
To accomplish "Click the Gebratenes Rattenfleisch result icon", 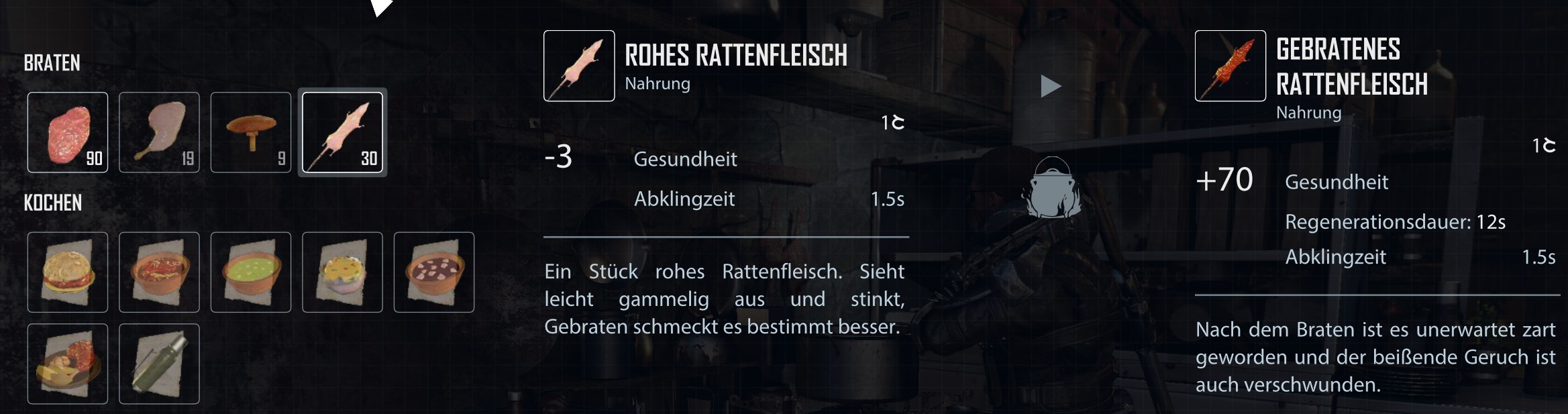I will (1230, 66).
